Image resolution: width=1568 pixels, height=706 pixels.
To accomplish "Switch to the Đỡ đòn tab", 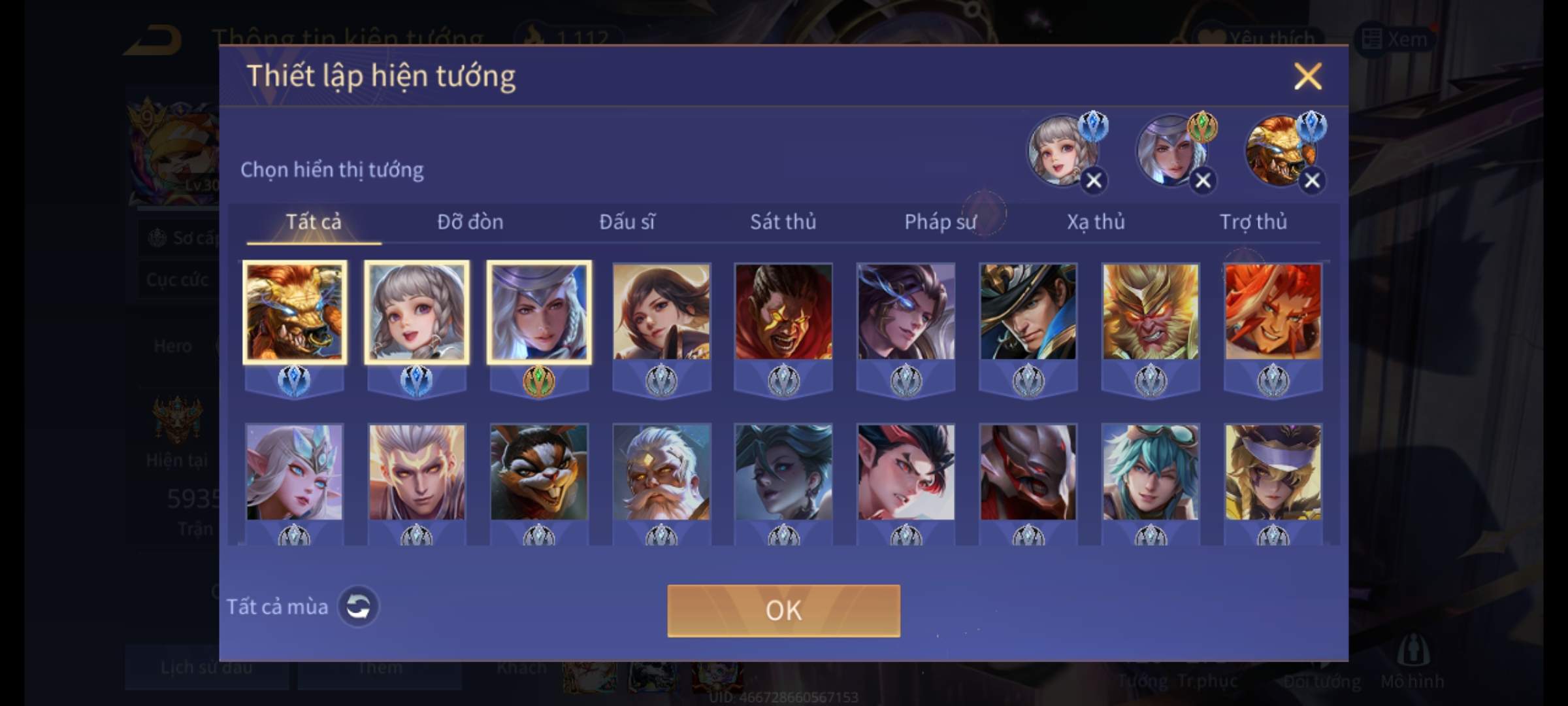I will tap(470, 222).
